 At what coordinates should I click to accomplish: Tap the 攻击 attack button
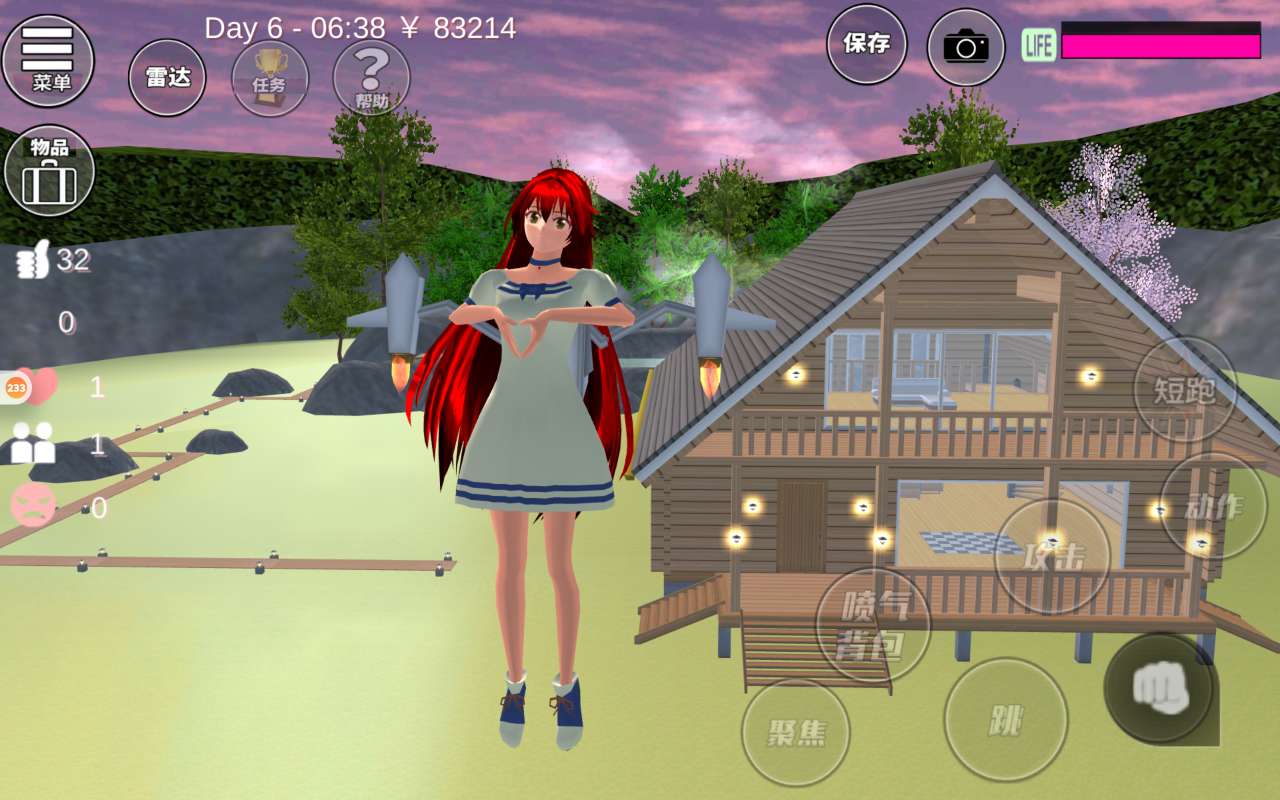point(1052,556)
